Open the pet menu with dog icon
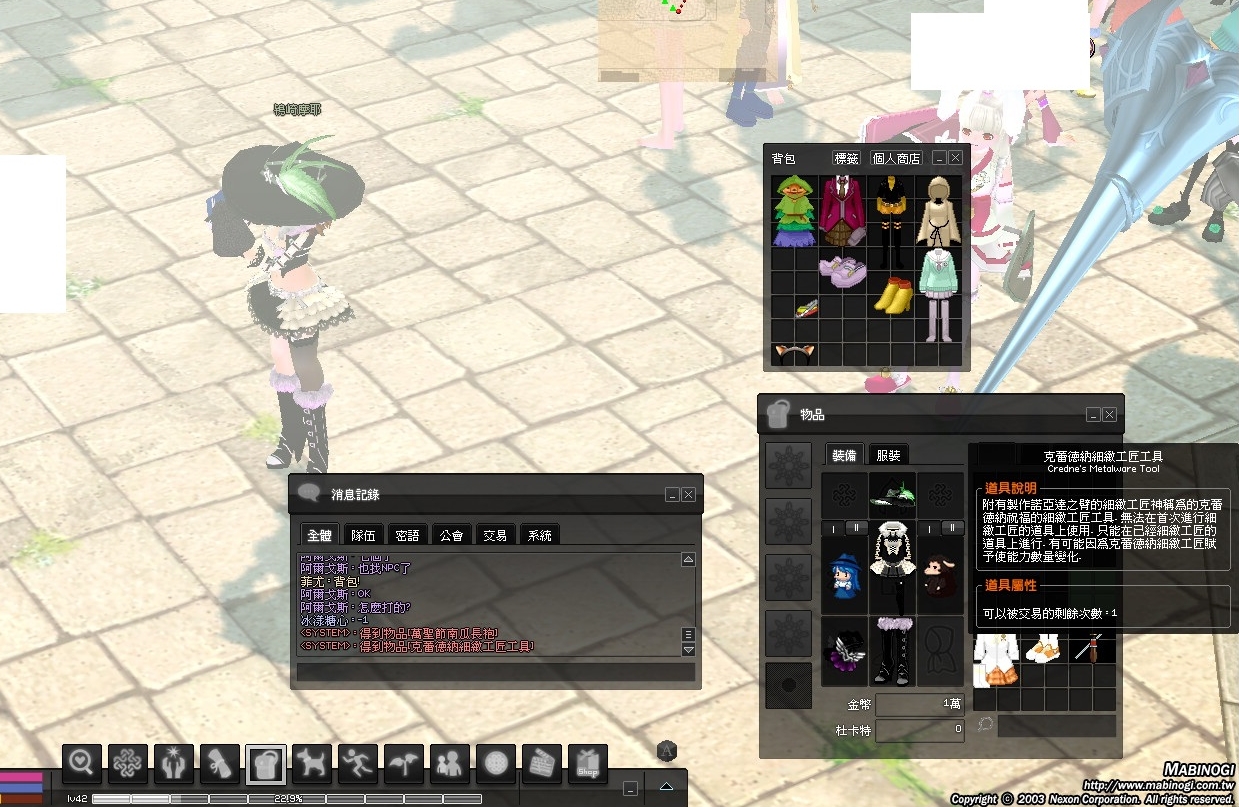The width and height of the screenshot is (1239, 807). pyautogui.click(x=312, y=764)
